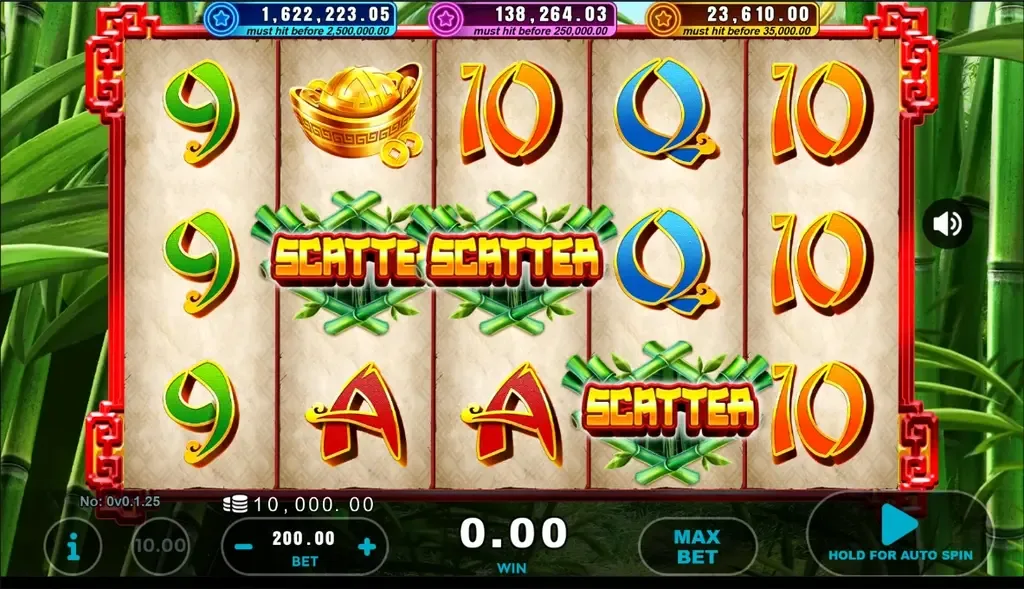The image size is (1024, 589).
Task: Open the info paytable button
Action: pyautogui.click(x=73, y=545)
